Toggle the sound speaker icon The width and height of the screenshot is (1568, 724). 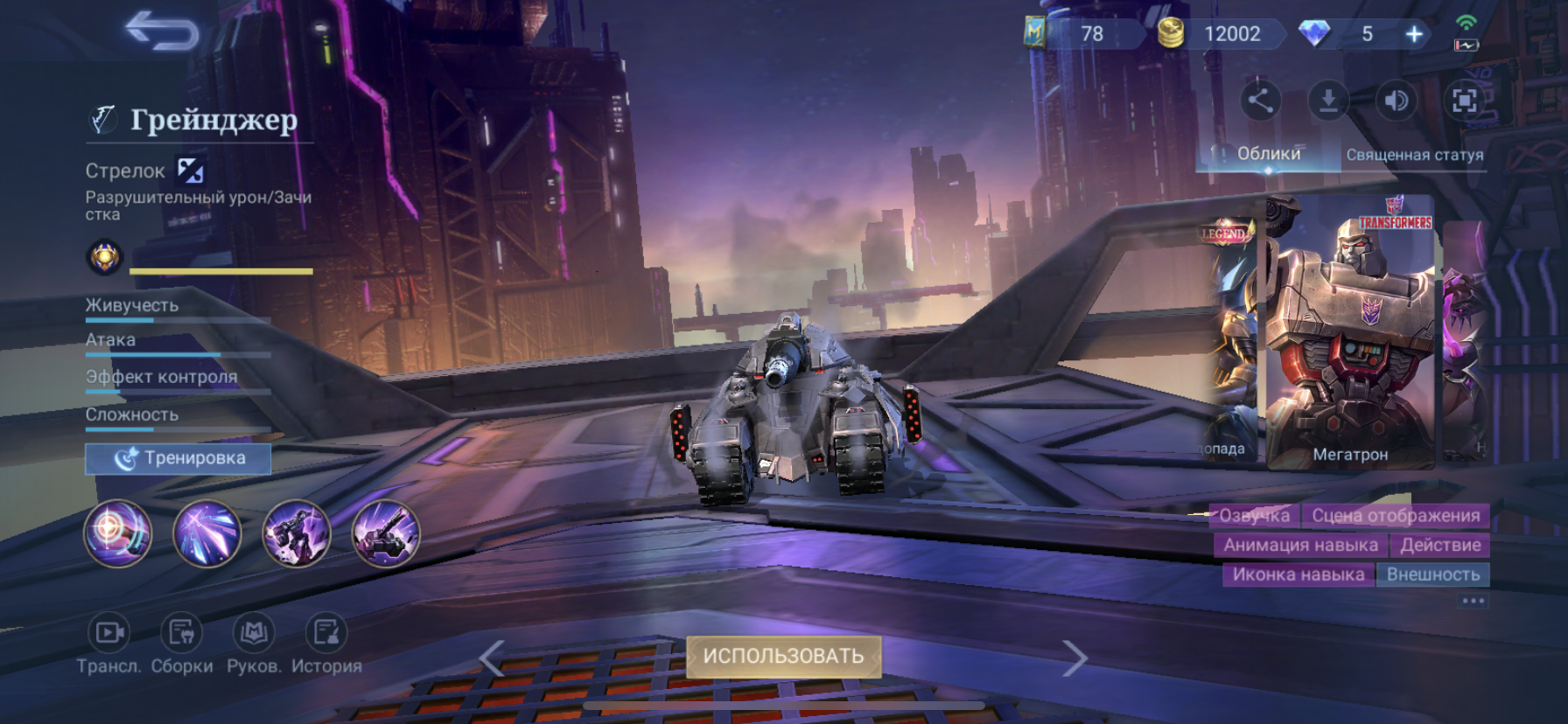(x=1396, y=101)
